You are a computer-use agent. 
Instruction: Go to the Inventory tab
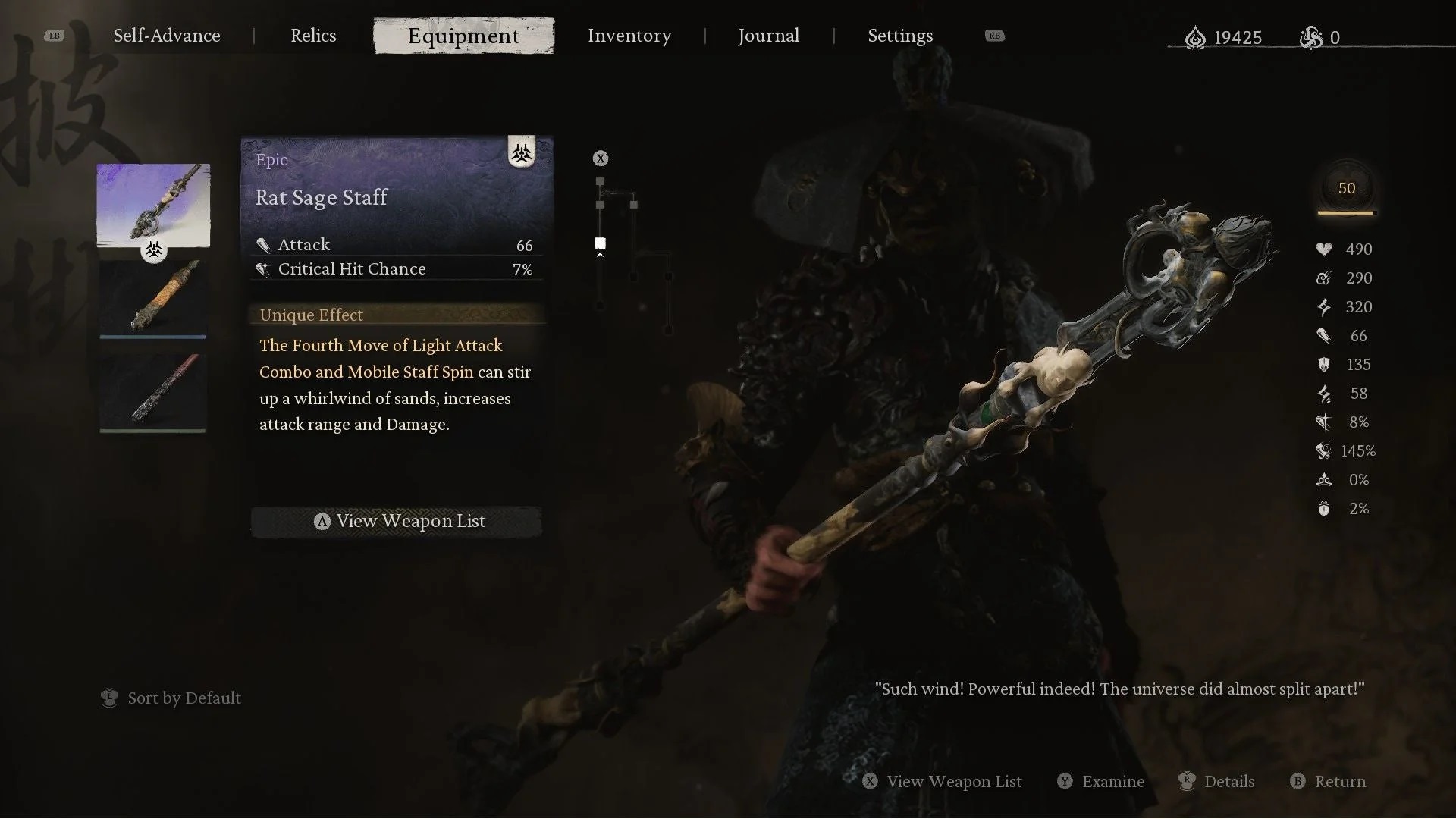click(x=629, y=36)
